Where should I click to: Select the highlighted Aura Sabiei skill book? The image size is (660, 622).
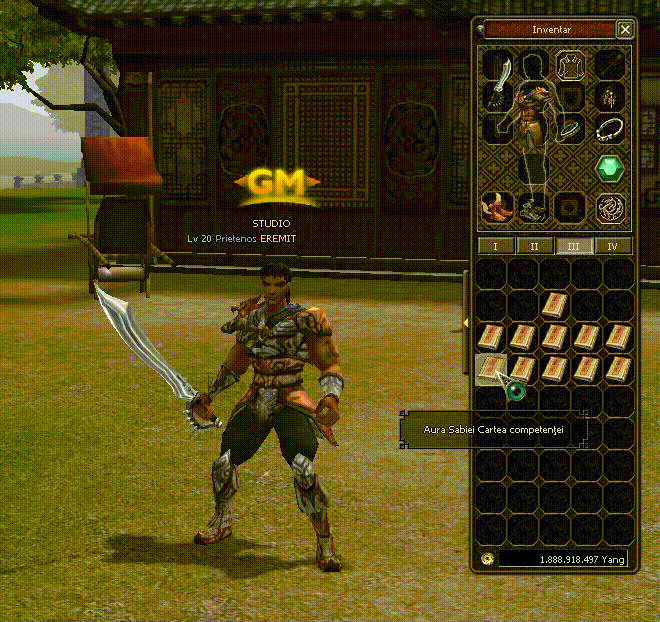click(490, 370)
